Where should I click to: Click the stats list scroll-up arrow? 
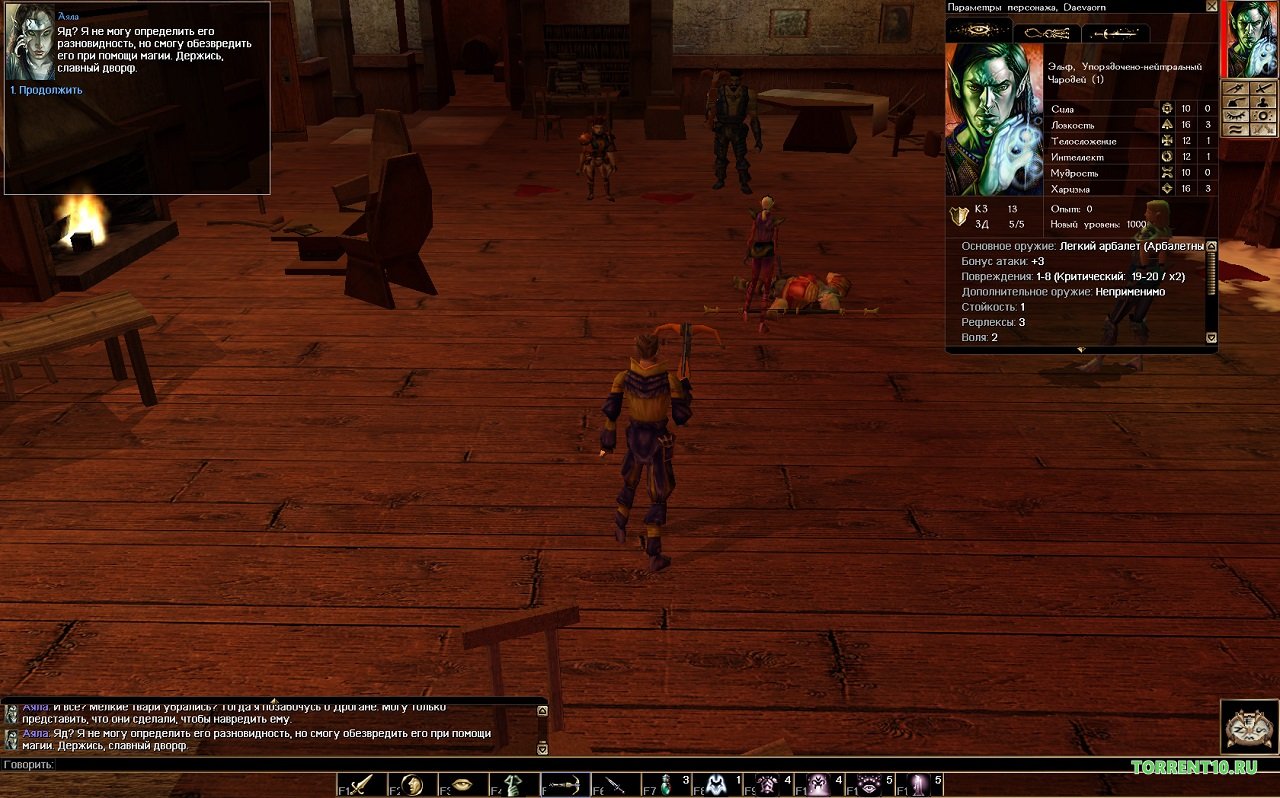click(x=1212, y=246)
